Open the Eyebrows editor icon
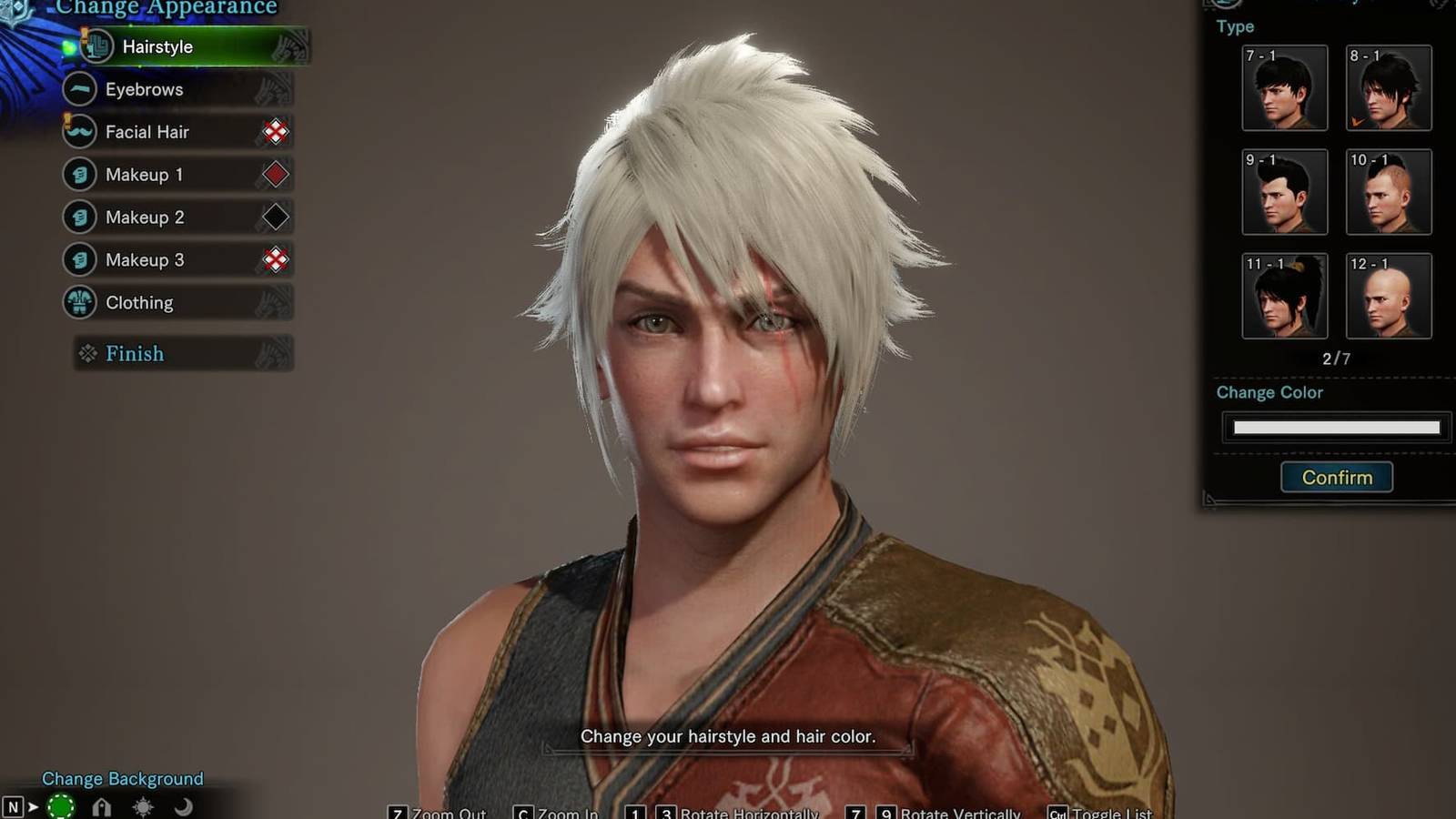Image resolution: width=1456 pixels, height=819 pixels. click(x=78, y=89)
